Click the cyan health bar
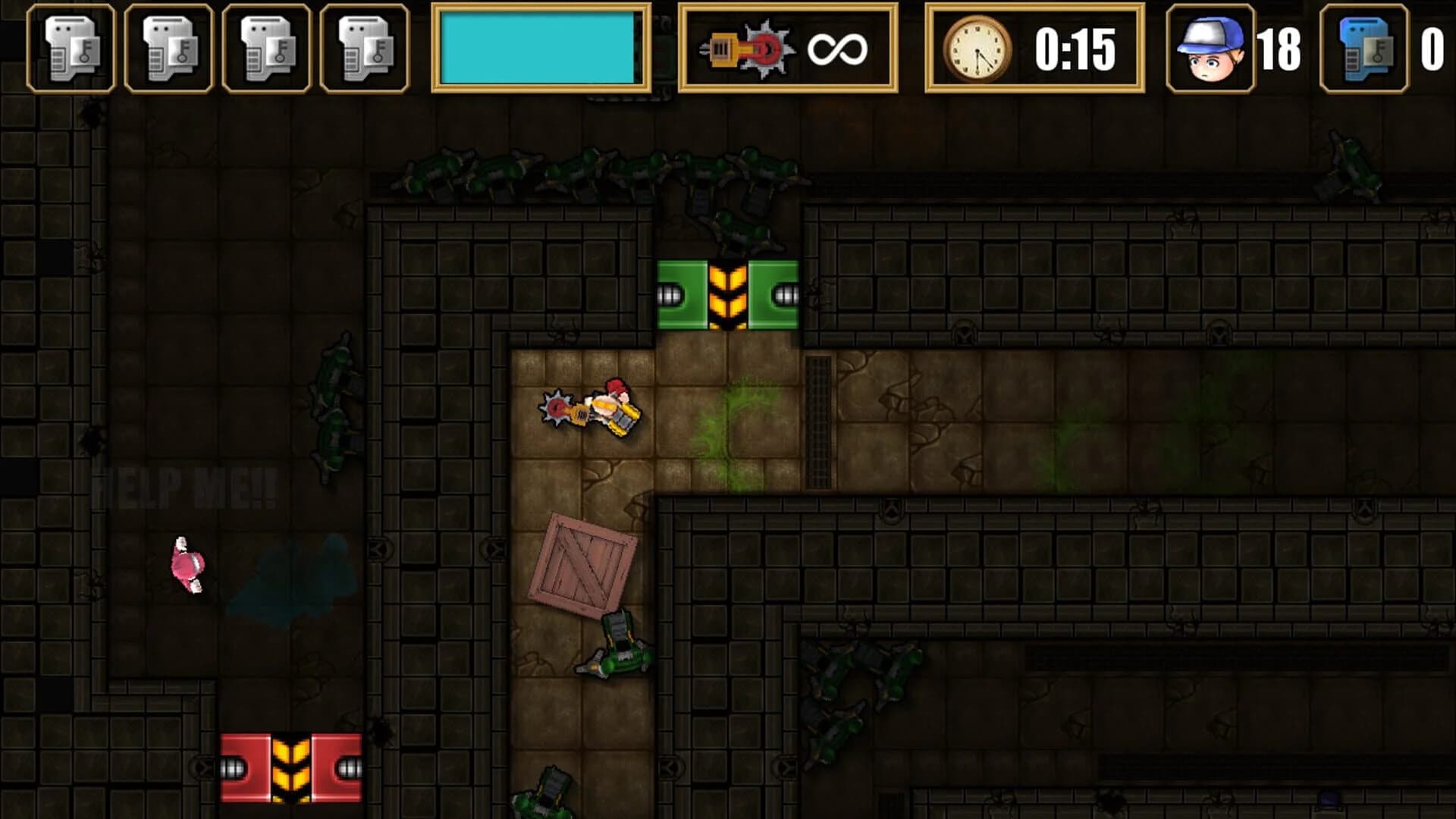Viewport: 1456px width, 819px height. [538, 45]
